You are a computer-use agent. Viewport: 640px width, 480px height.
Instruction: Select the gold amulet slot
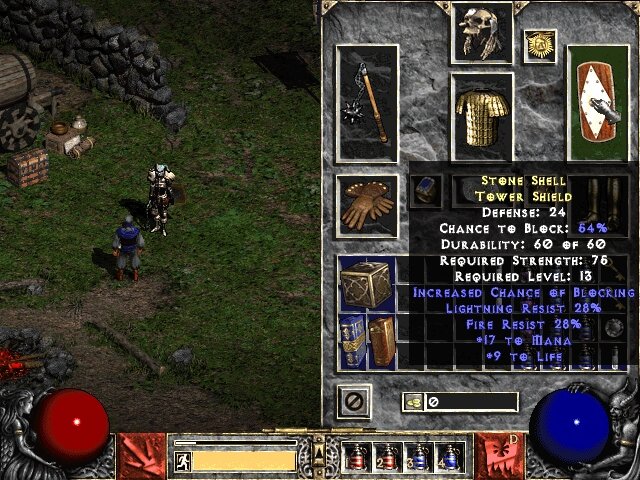coord(539,46)
